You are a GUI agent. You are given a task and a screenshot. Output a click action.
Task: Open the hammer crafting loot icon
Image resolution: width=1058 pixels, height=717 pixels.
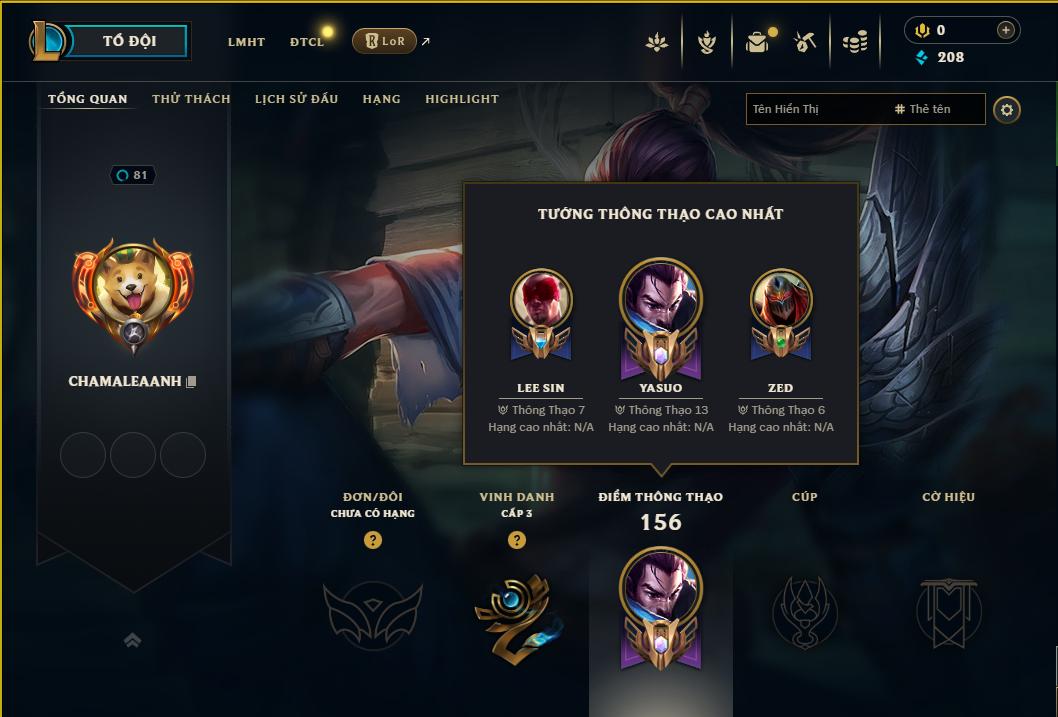[x=805, y=42]
